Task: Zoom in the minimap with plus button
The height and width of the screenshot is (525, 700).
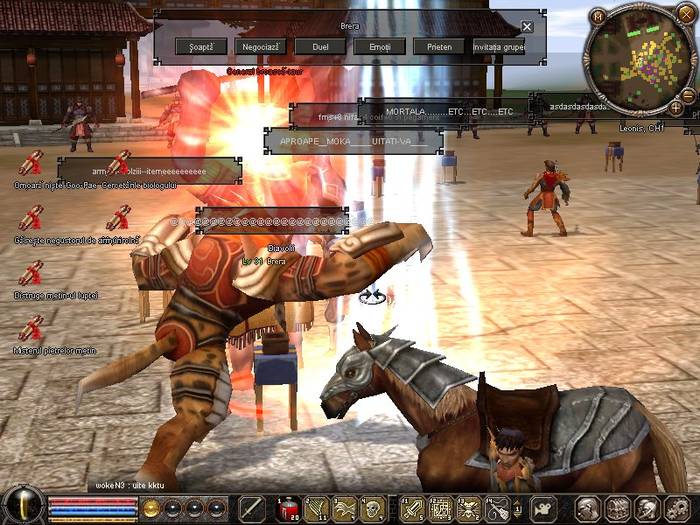Action: tap(676, 107)
